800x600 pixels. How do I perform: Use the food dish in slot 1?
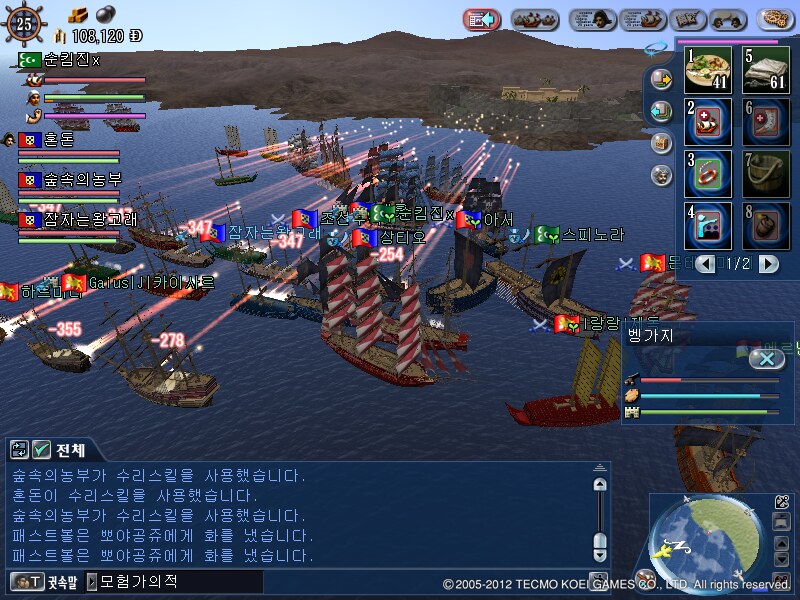point(709,70)
